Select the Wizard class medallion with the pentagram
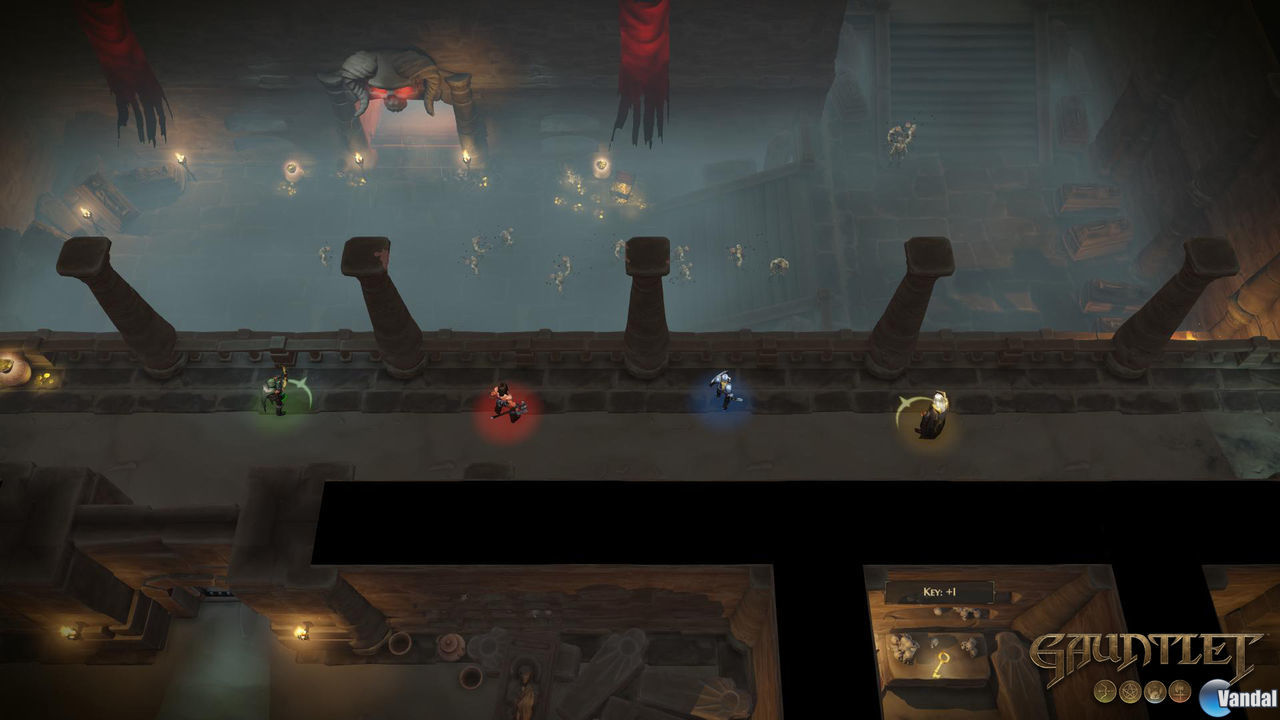Viewport: 1280px width, 720px height. point(1128,692)
